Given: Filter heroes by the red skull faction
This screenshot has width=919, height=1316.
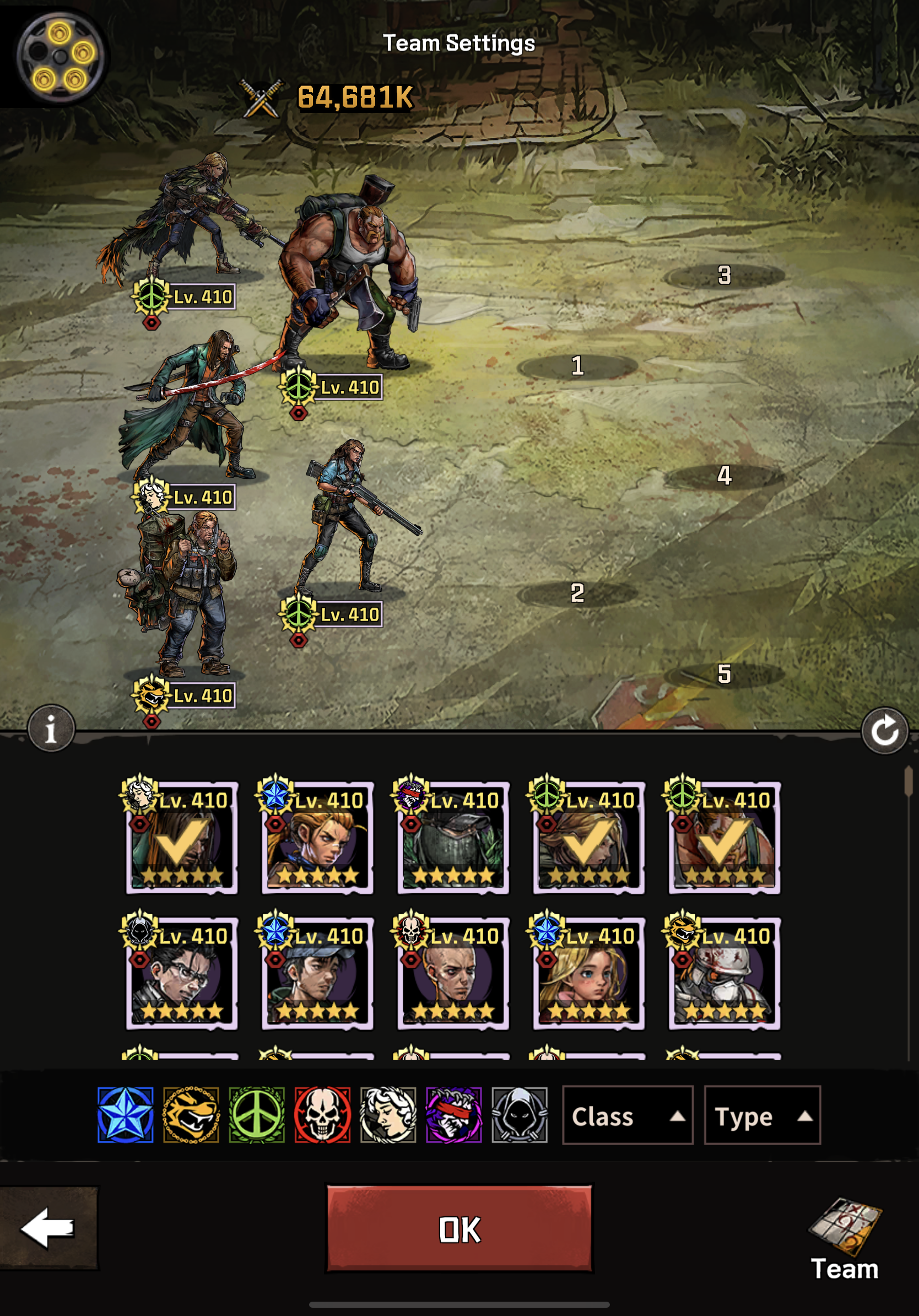Looking at the screenshot, I should point(322,1115).
